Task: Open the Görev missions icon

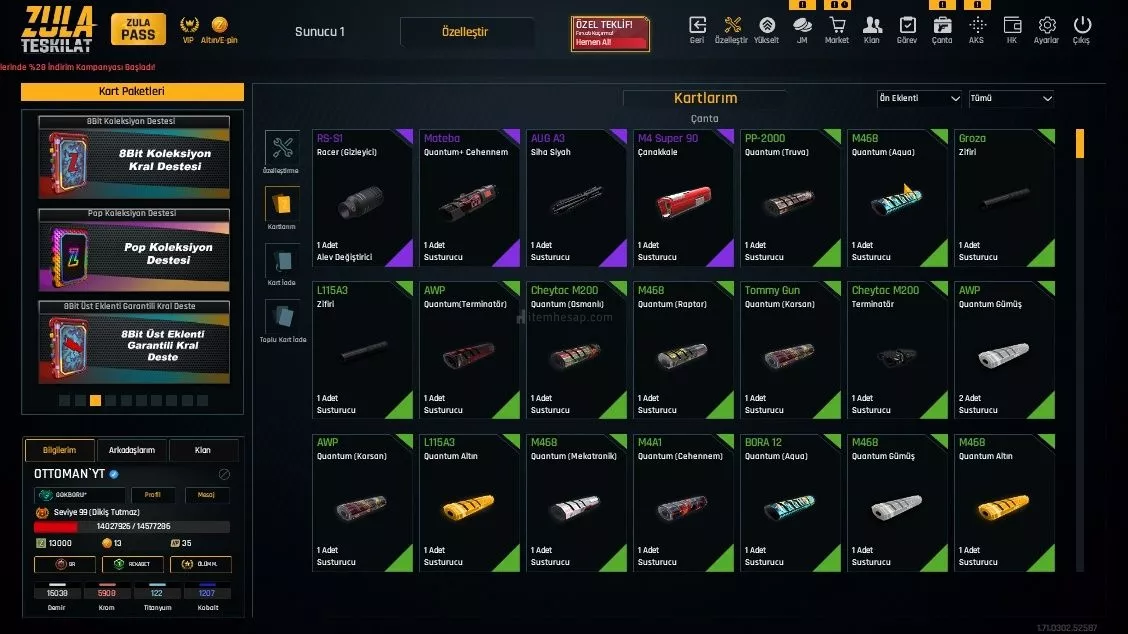Action: 907,29
